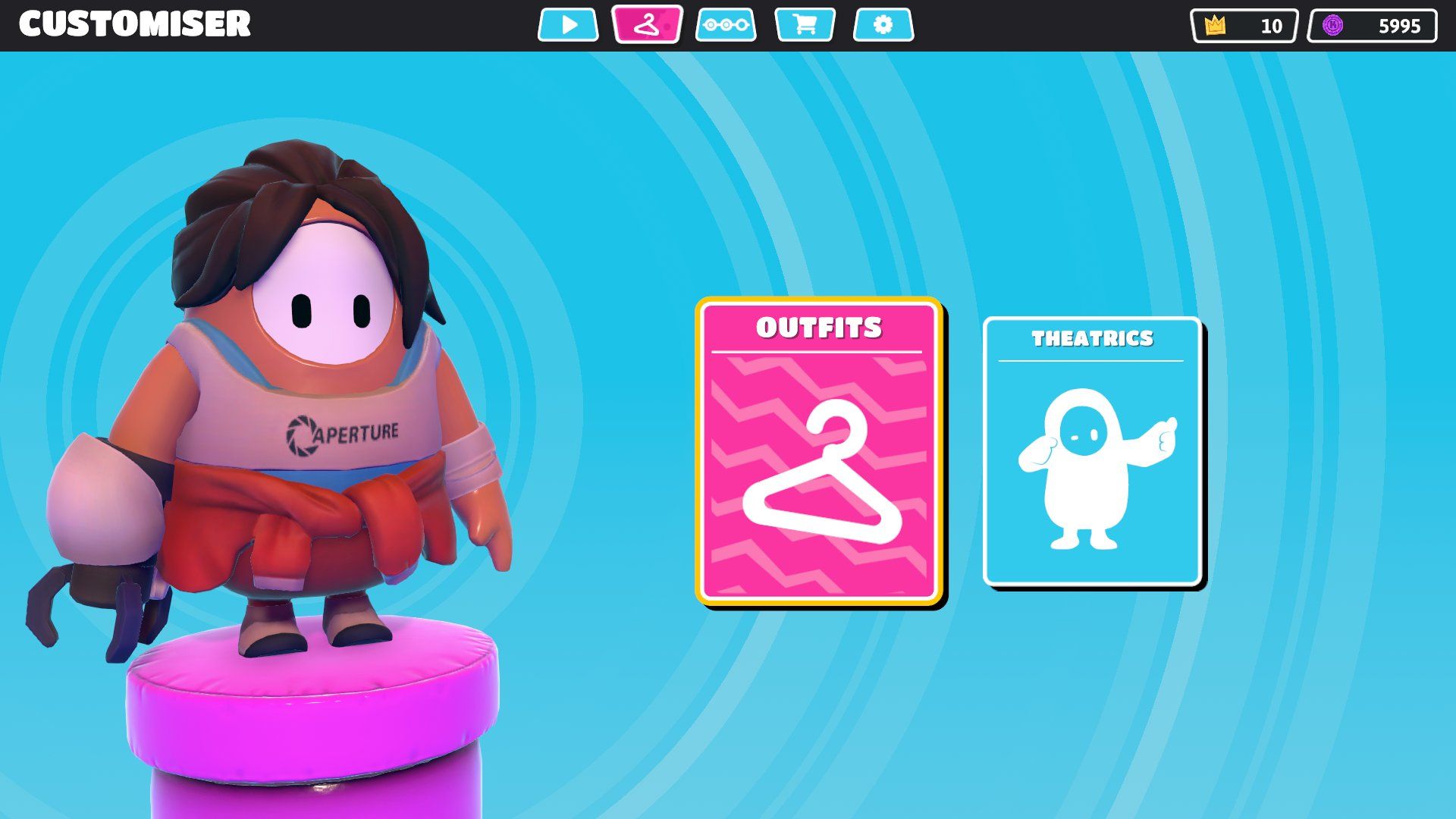Switch to the Show play tab
This screenshot has width=1456, height=819.
pyautogui.click(x=568, y=24)
